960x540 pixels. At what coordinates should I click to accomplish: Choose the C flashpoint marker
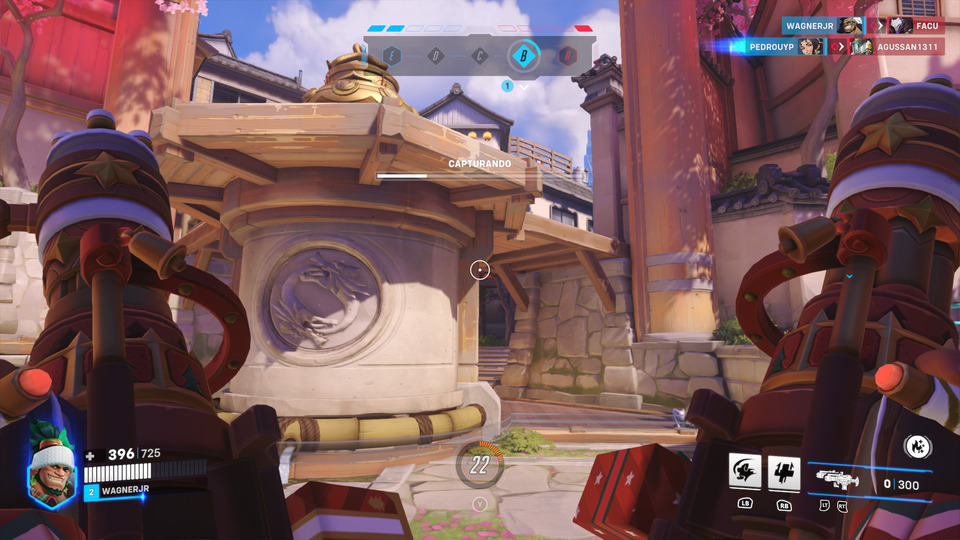tap(480, 56)
